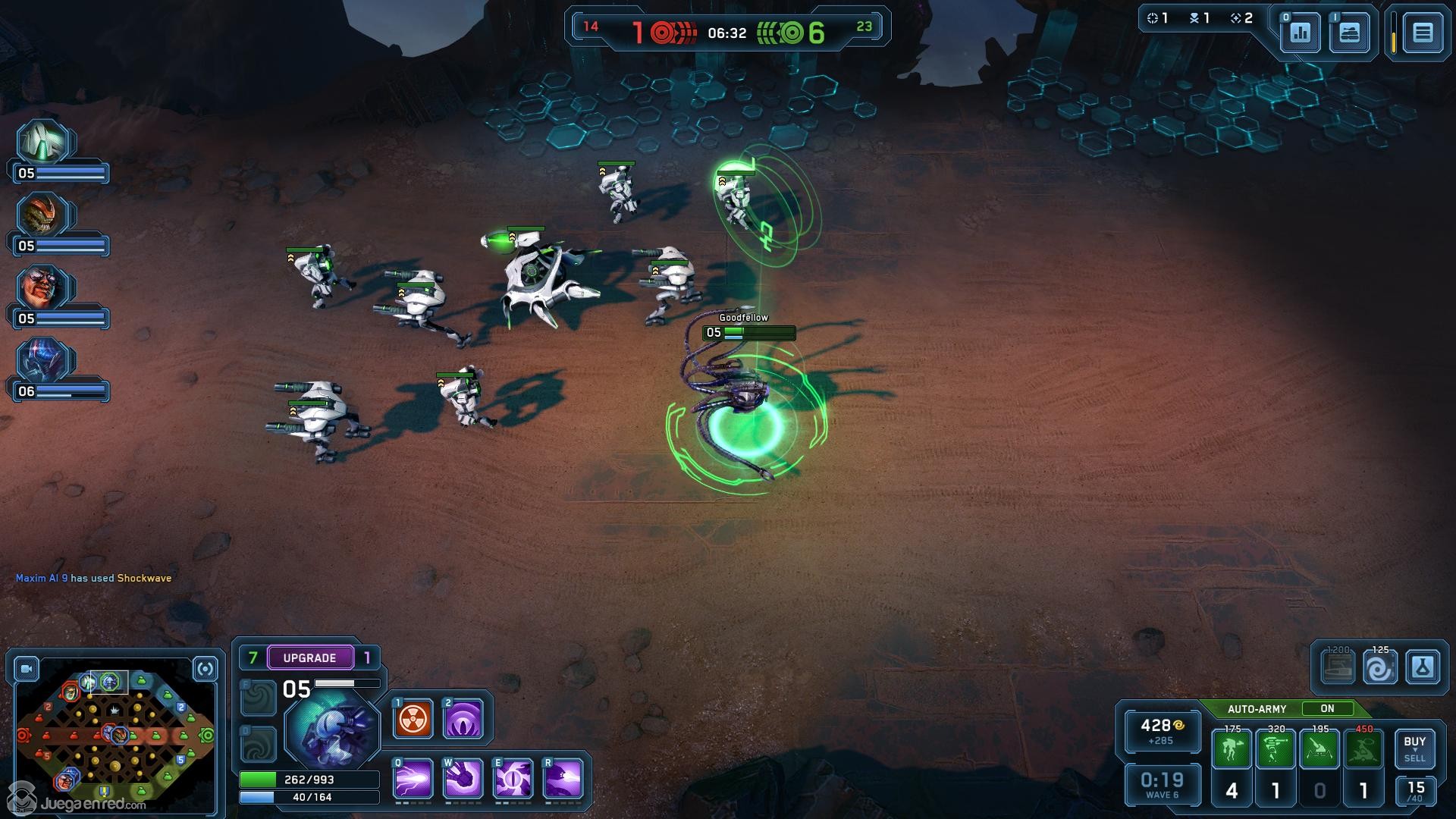Toggle the minimap camera button
The image size is (1456, 819).
27,669
